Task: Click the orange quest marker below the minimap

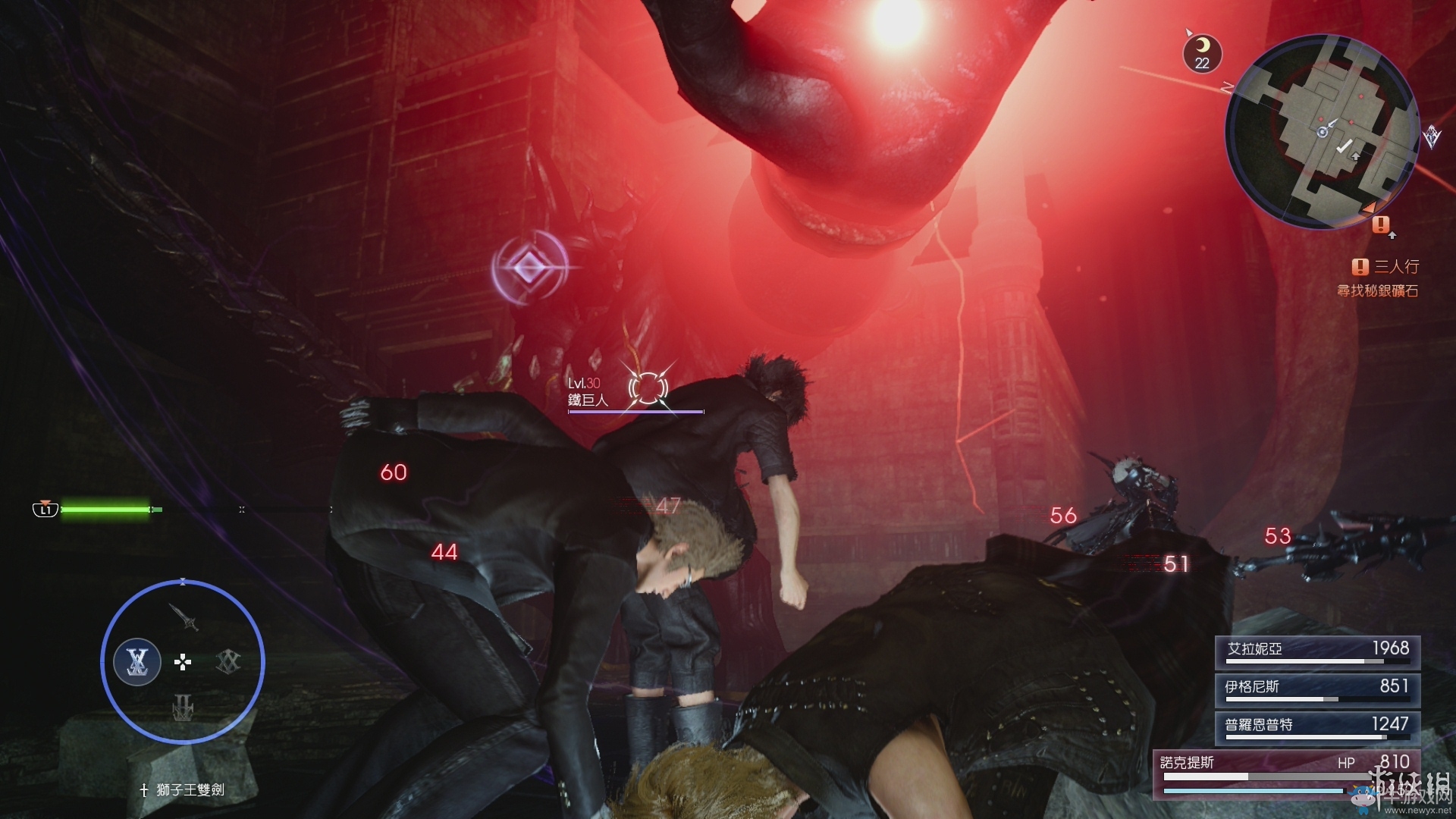Action: click(x=1380, y=224)
